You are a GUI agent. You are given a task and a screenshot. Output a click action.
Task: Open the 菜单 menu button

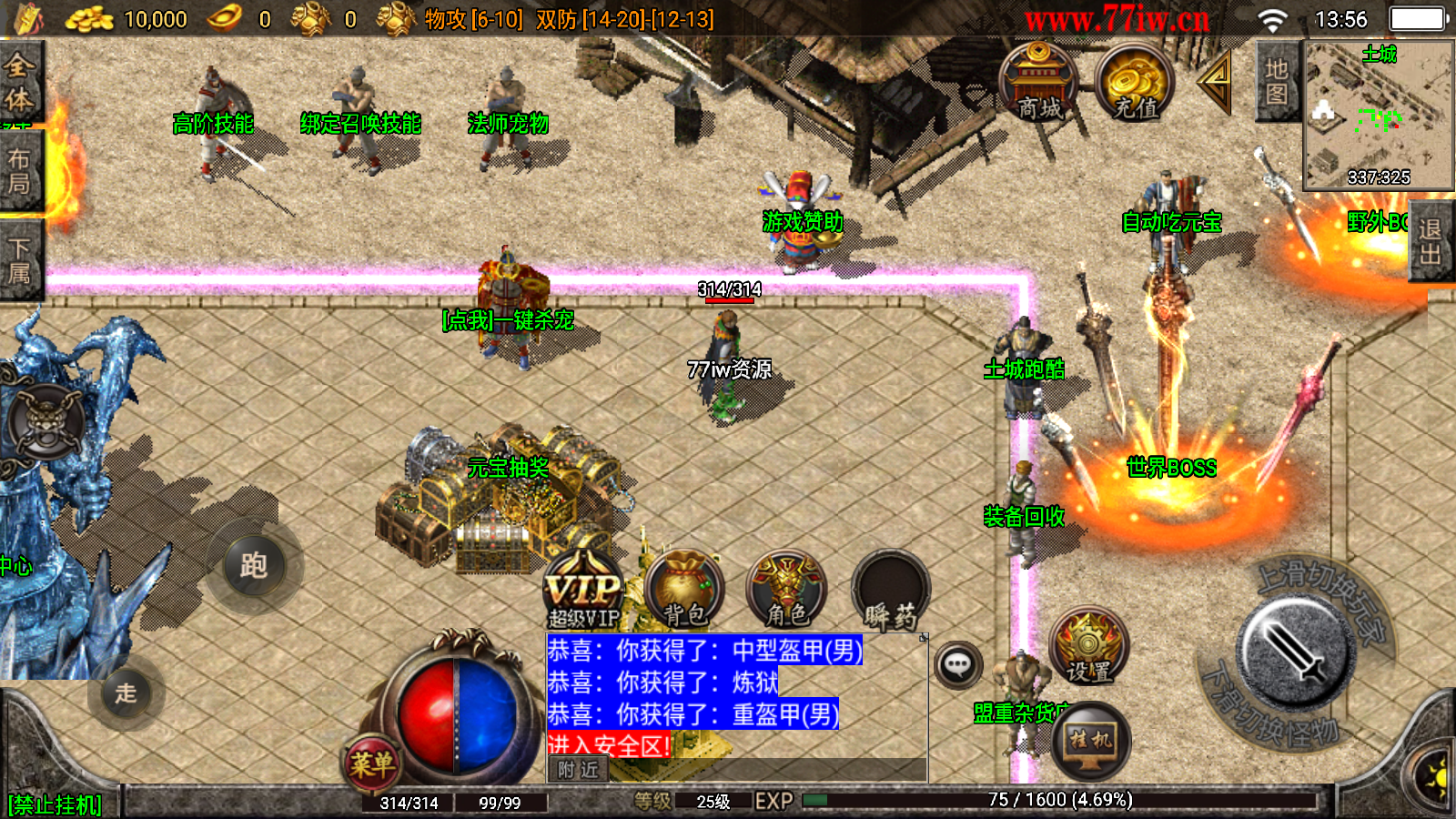click(x=372, y=764)
